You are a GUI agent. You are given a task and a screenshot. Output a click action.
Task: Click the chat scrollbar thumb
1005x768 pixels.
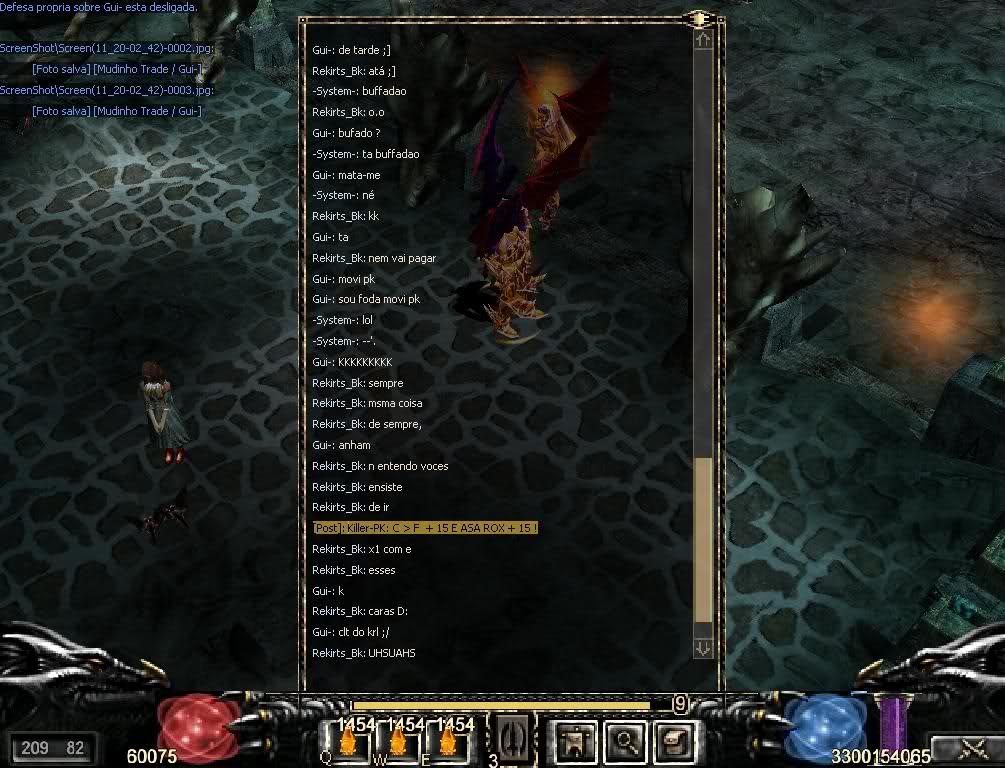click(x=703, y=540)
